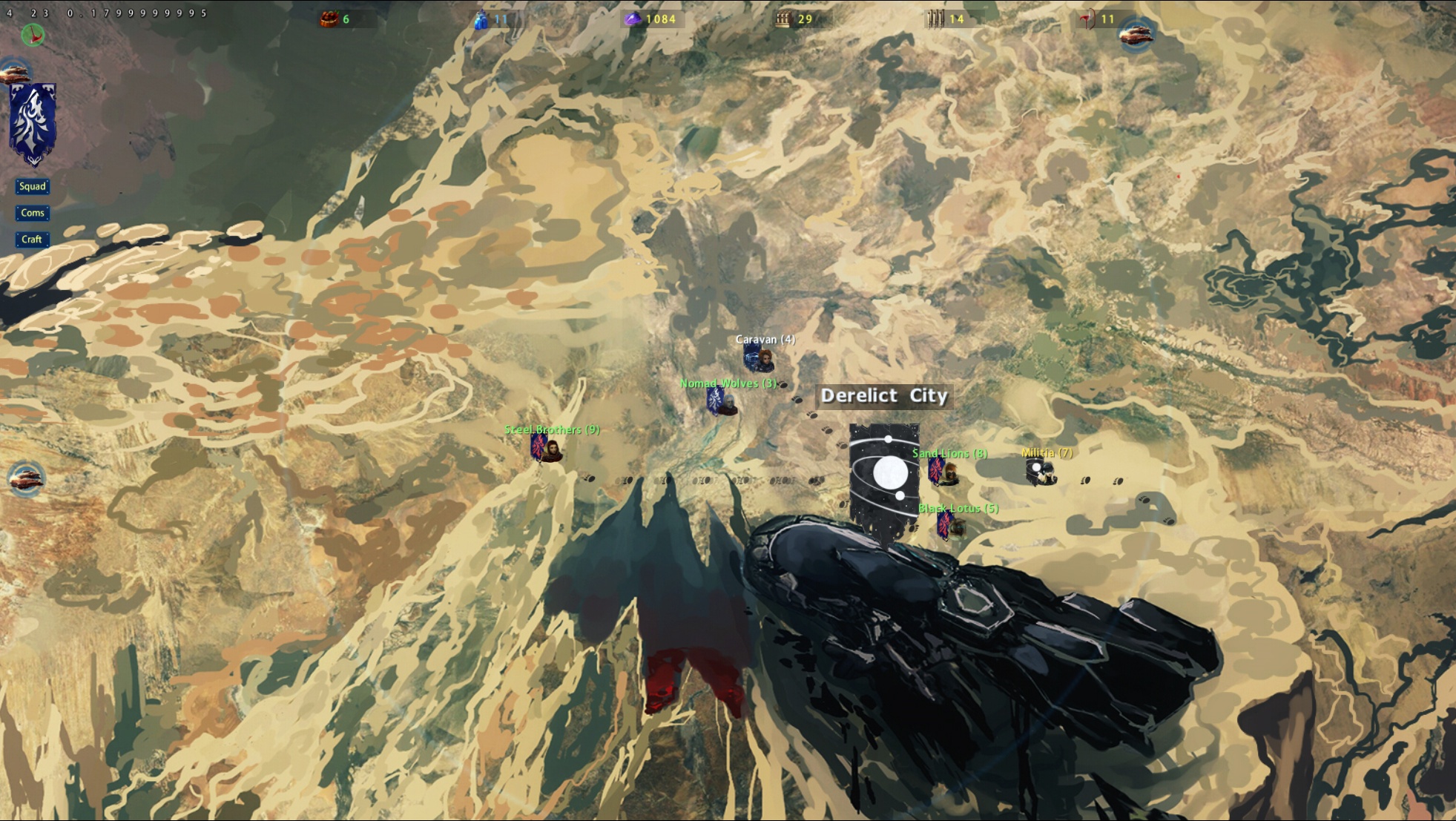The height and width of the screenshot is (821, 1456).
Task: Select the Nomad Wolves (3) squad marker
Action: [721, 402]
